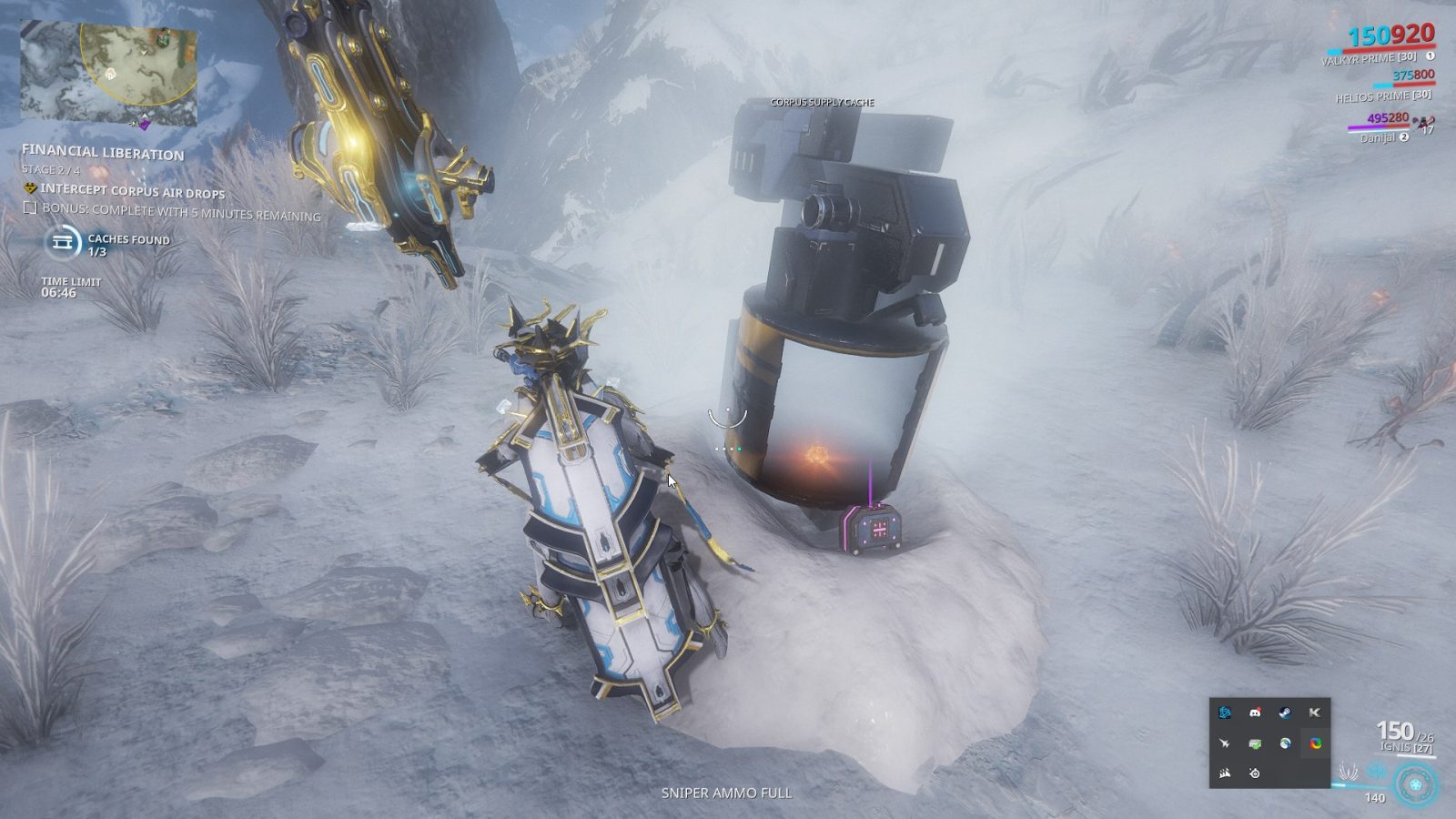Open the Corsair iCUE tray icon
1456x819 pixels.
click(1224, 773)
